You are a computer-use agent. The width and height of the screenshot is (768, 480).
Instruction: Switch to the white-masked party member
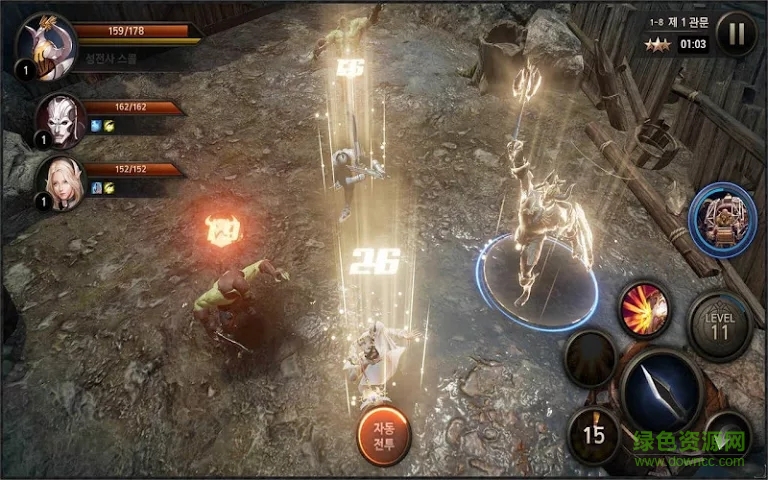pos(60,120)
